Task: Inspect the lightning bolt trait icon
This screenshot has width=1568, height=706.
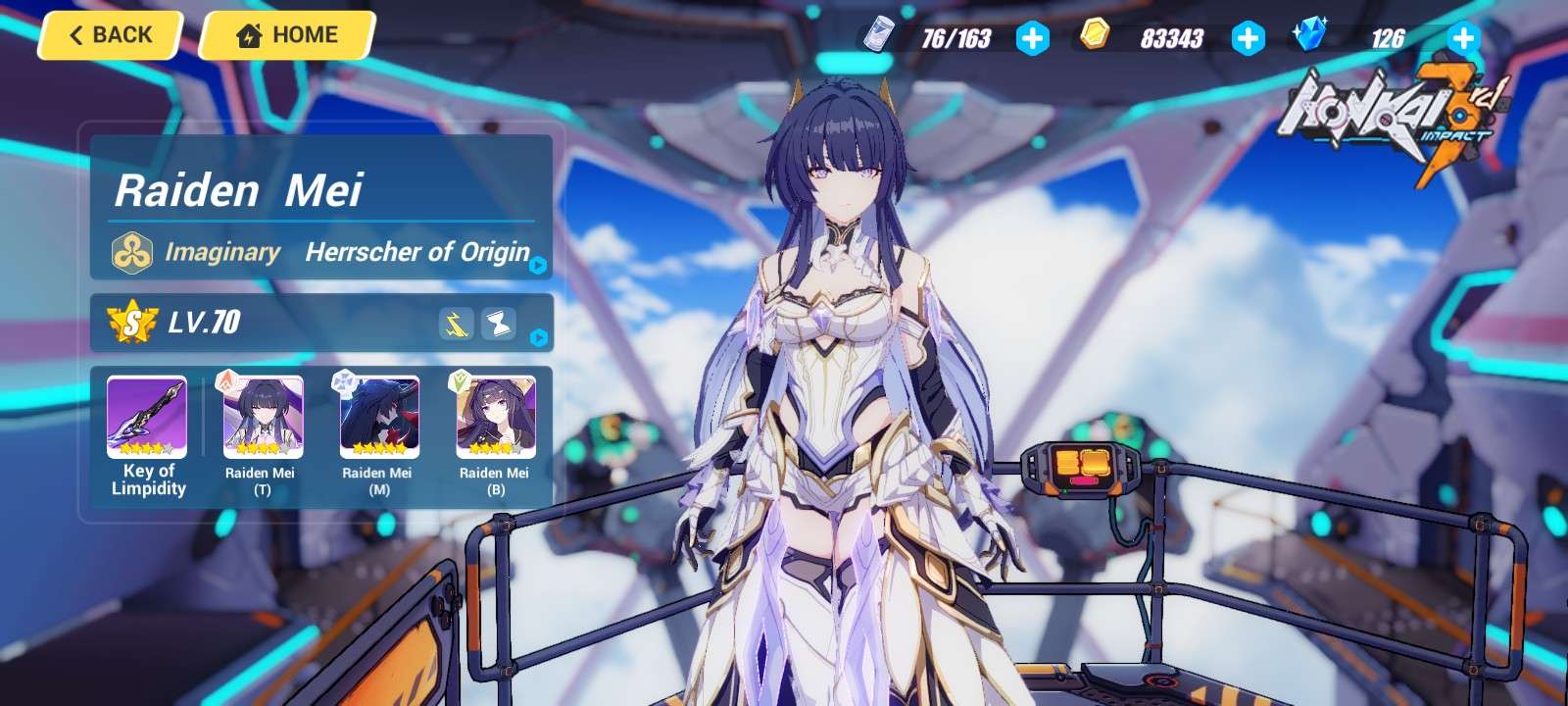Action: (x=456, y=324)
